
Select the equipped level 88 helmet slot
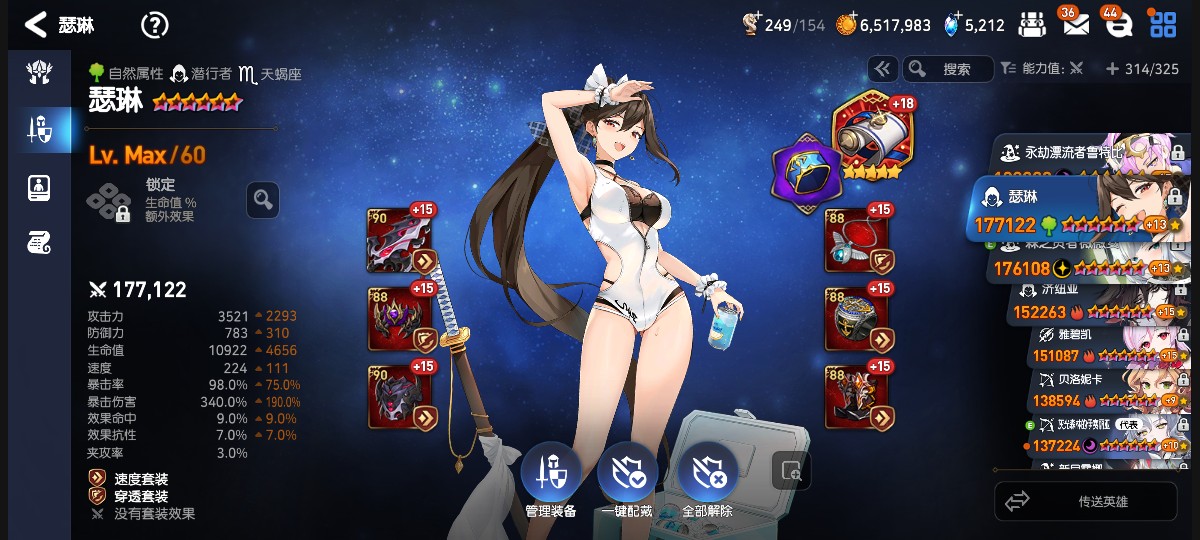click(x=401, y=318)
